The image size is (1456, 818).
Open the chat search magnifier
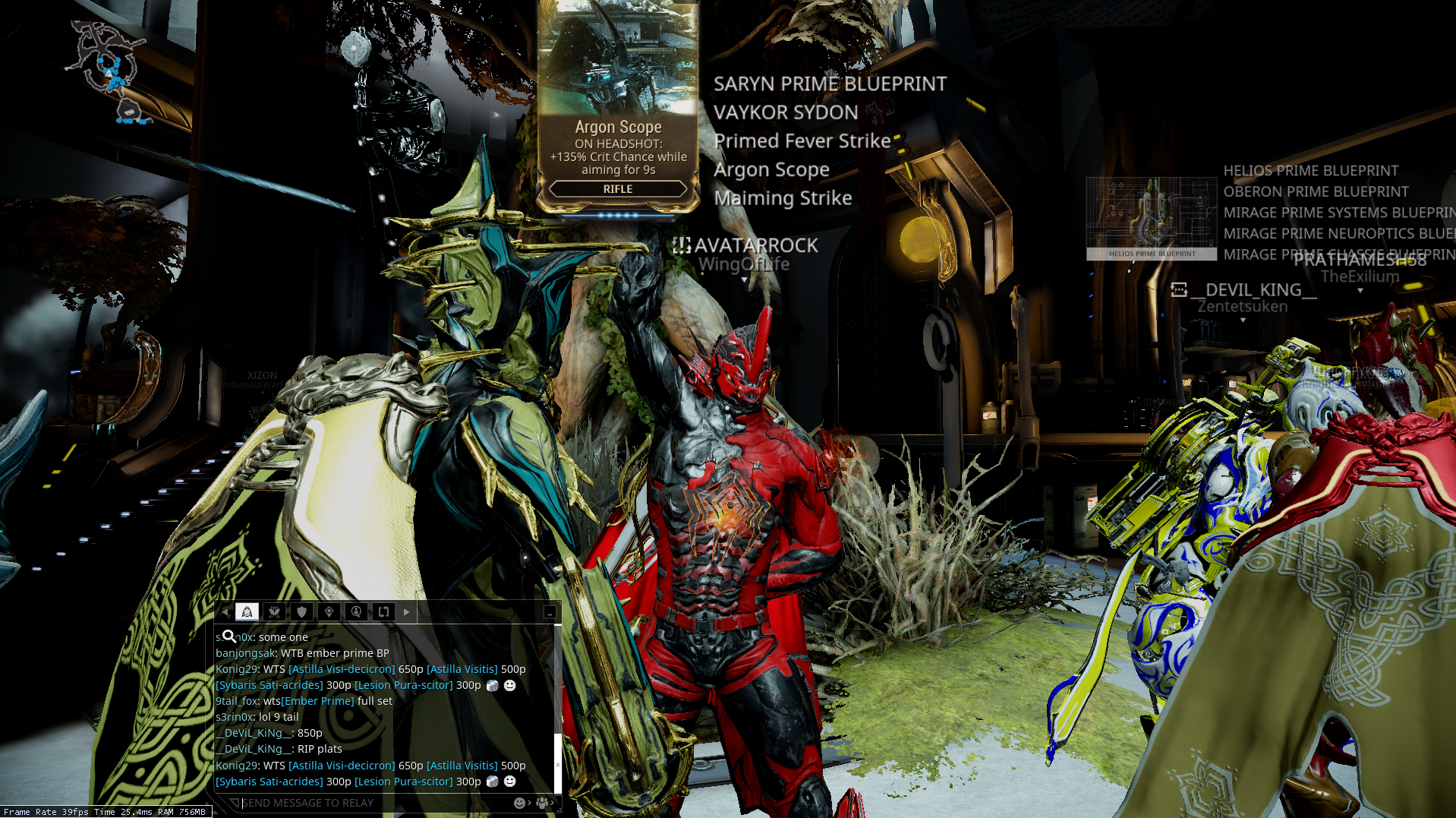tap(229, 636)
